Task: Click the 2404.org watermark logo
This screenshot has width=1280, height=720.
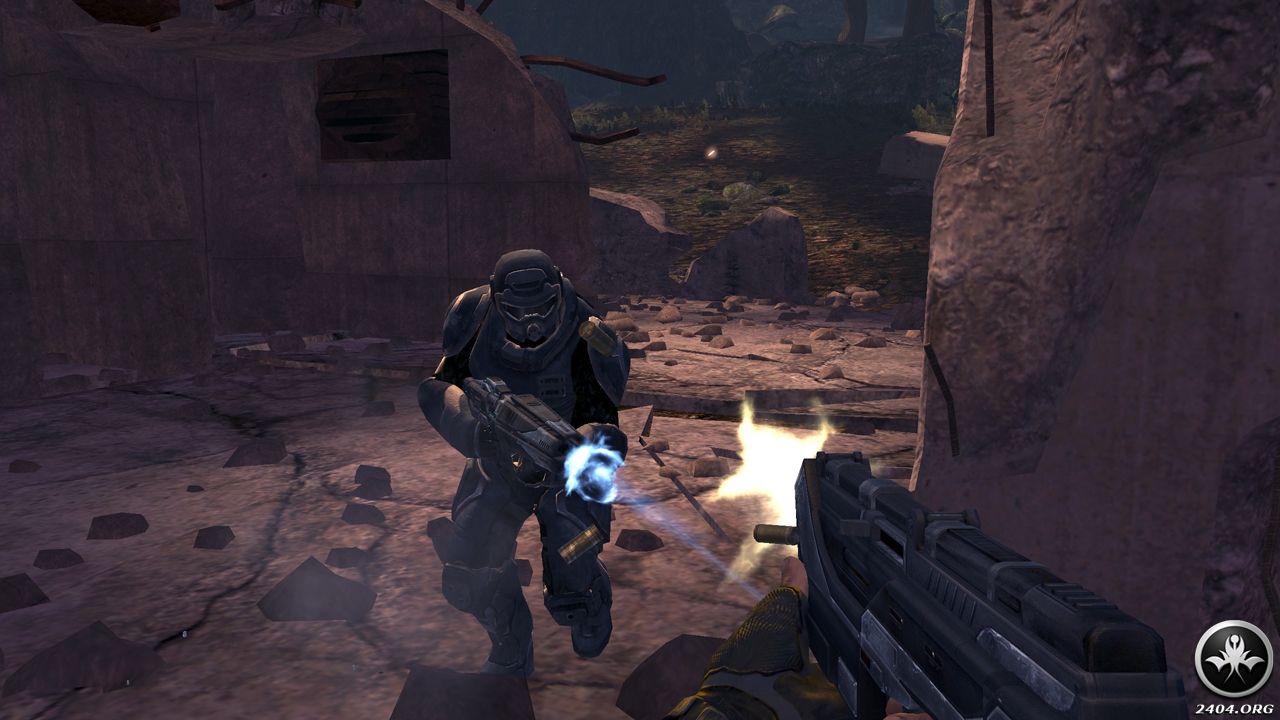Action: (x=1233, y=659)
